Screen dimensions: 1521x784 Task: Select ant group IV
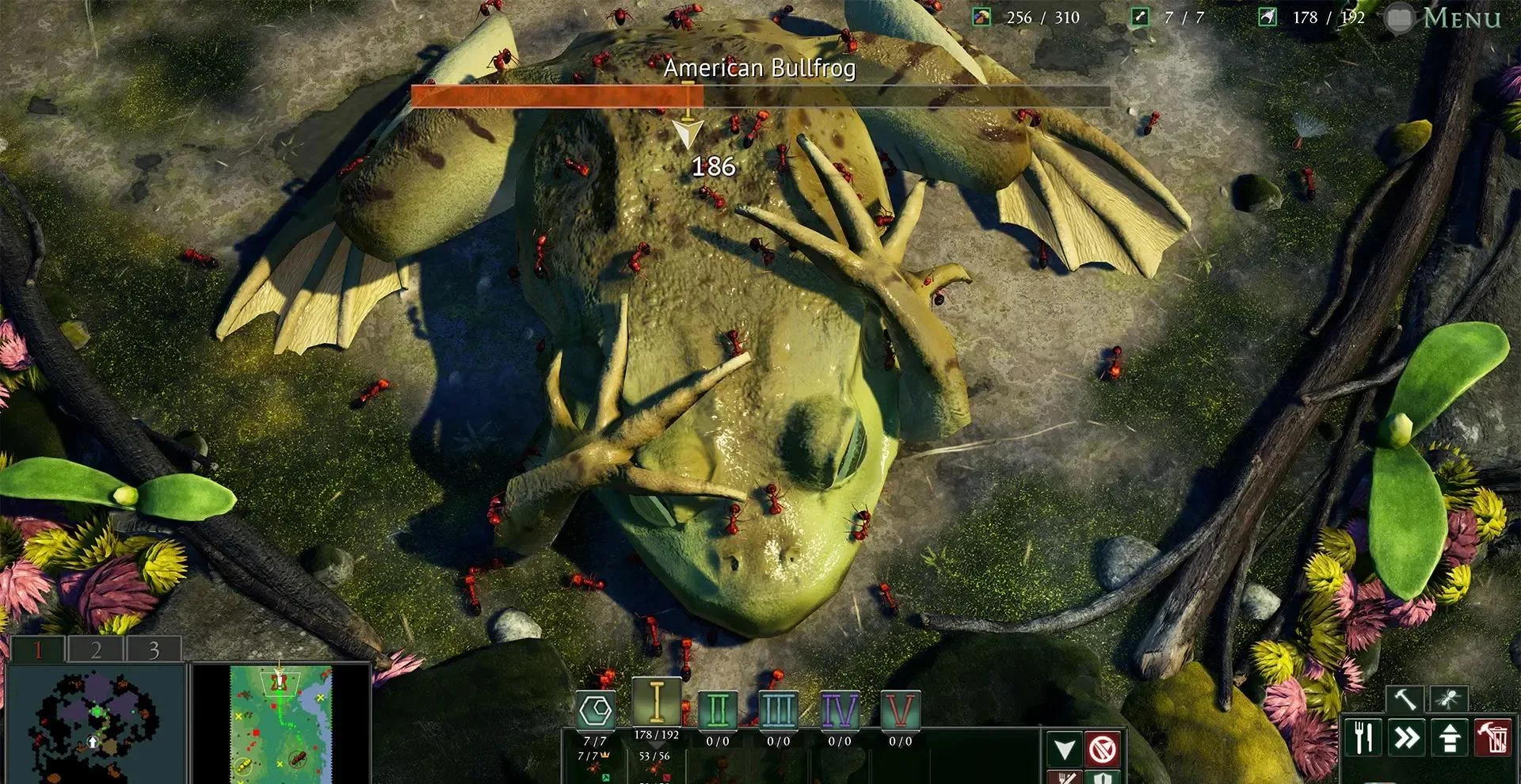click(839, 710)
